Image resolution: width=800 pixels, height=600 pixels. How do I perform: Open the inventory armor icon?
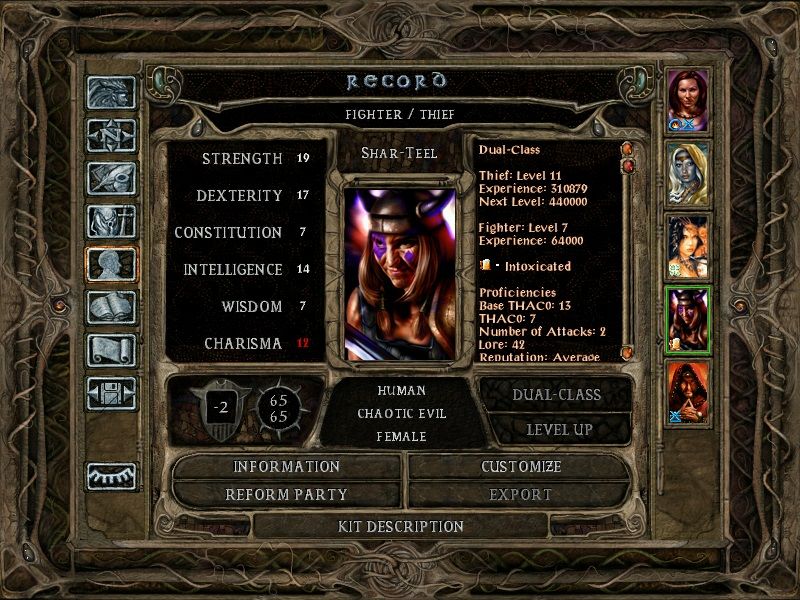tap(110, 221)
